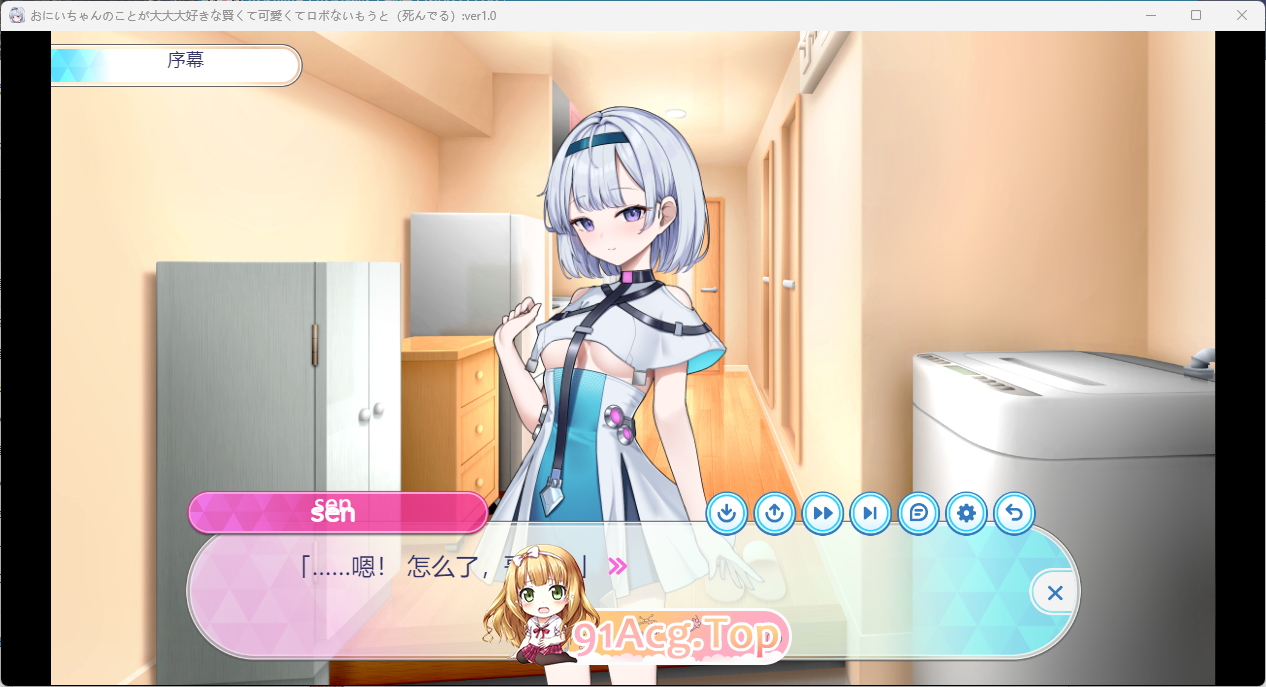Open the load menu with upward arrow

point(775,514)
